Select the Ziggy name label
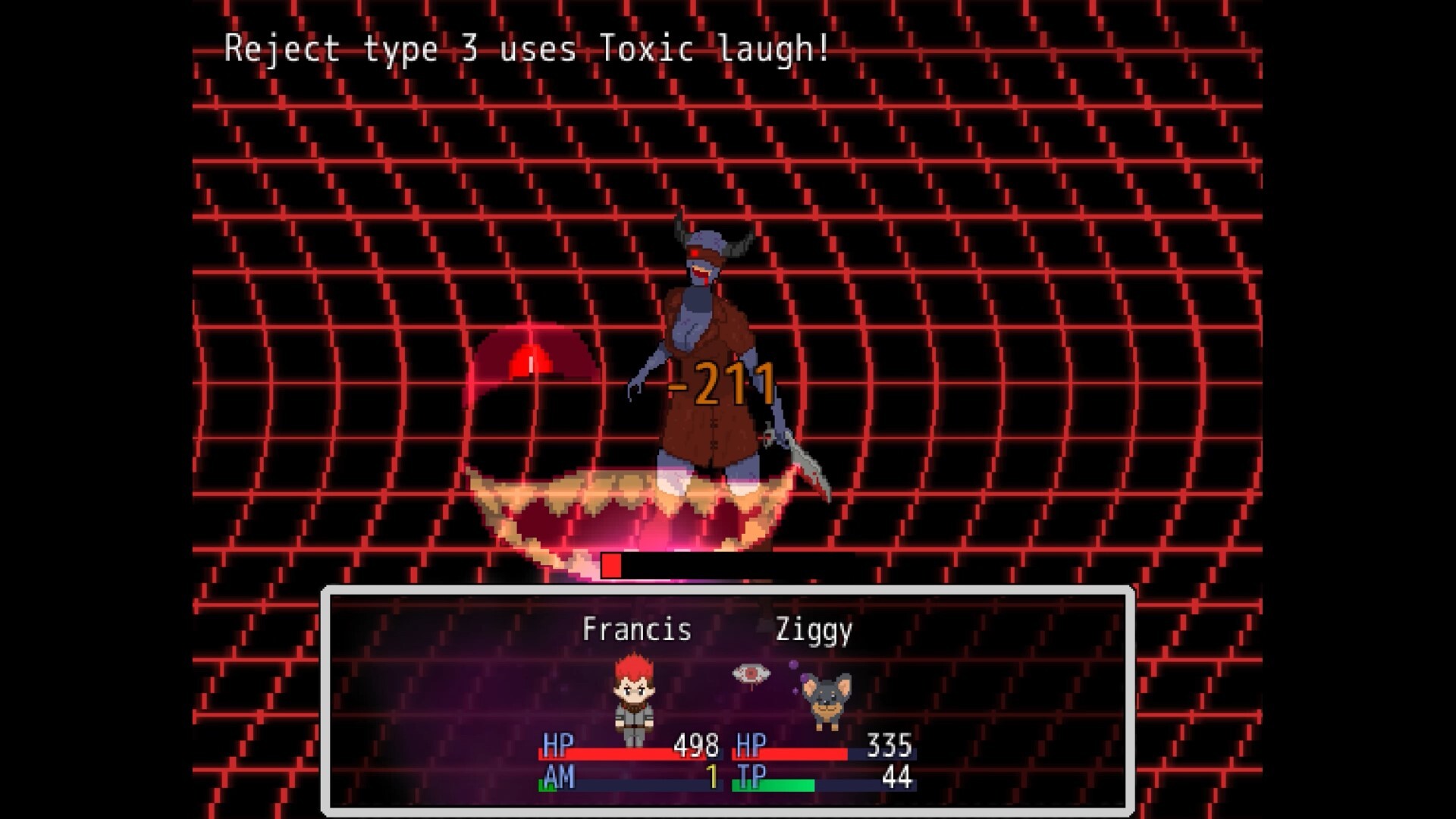This screenshot has height=819, width=1456. pos(814,629)
